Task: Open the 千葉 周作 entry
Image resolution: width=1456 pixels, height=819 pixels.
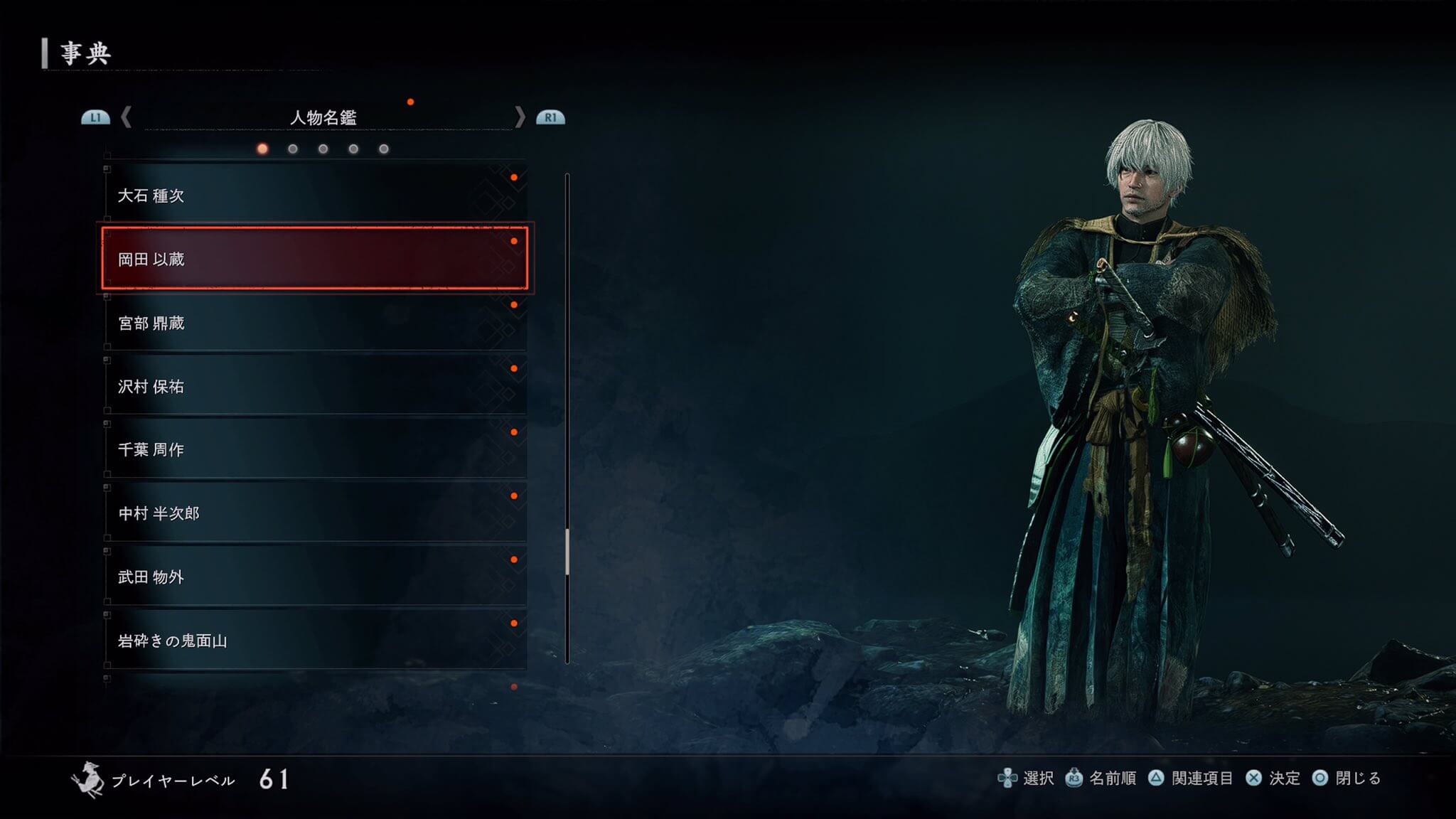Action: click(x=314, y=449)
